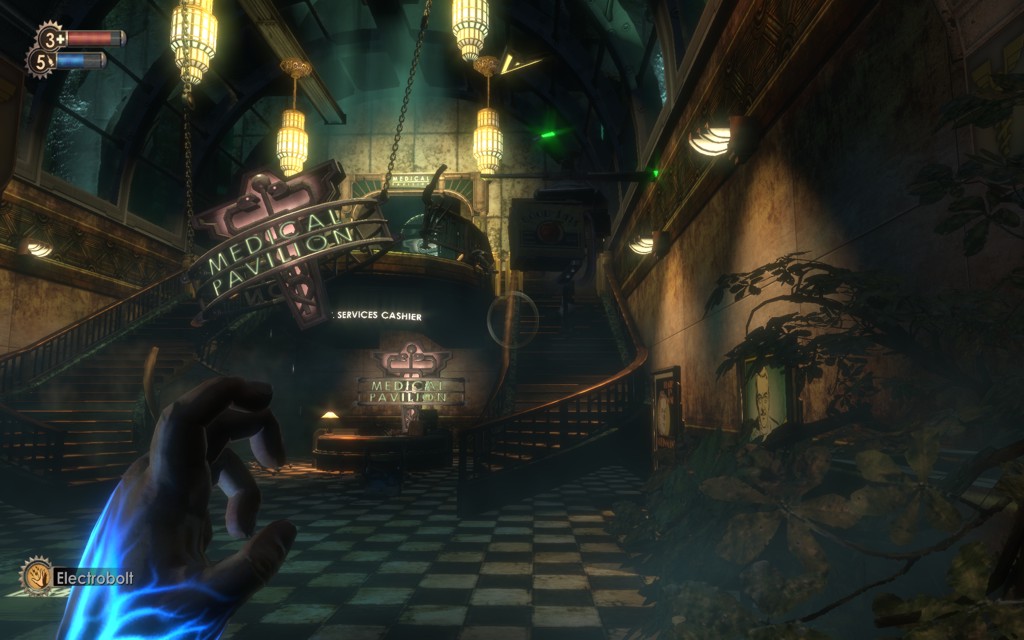Select the Electrobolt plasmid icon
The width and height of the screenshot is (1024, 640).
37,575
